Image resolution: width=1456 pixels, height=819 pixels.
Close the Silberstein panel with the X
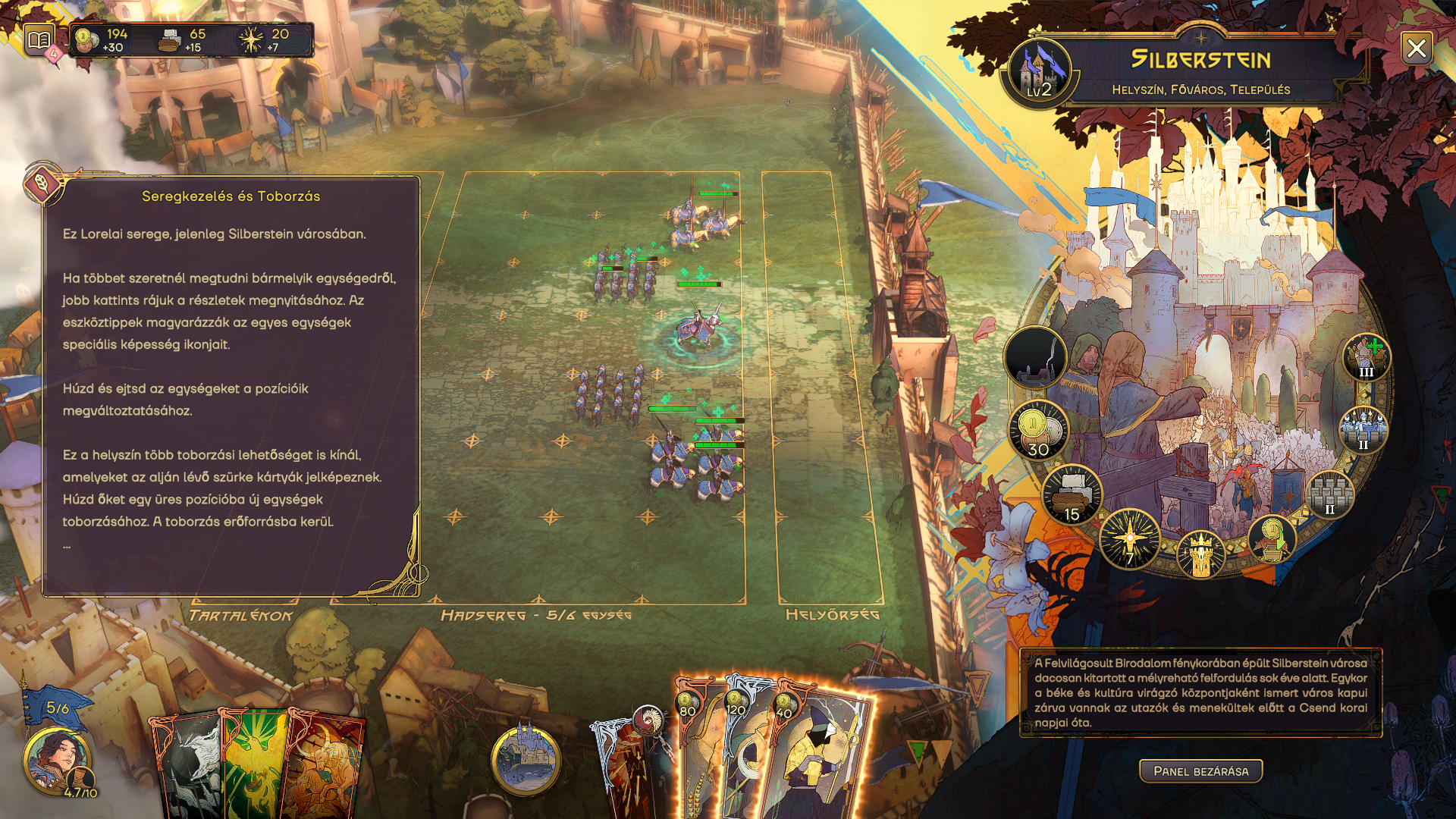point(1416,49)
